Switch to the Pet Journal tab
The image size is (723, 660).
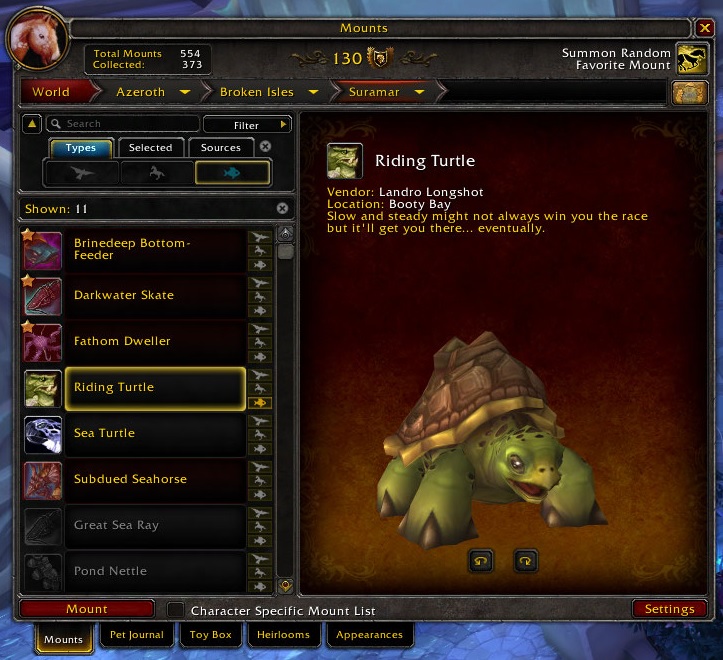136,635
